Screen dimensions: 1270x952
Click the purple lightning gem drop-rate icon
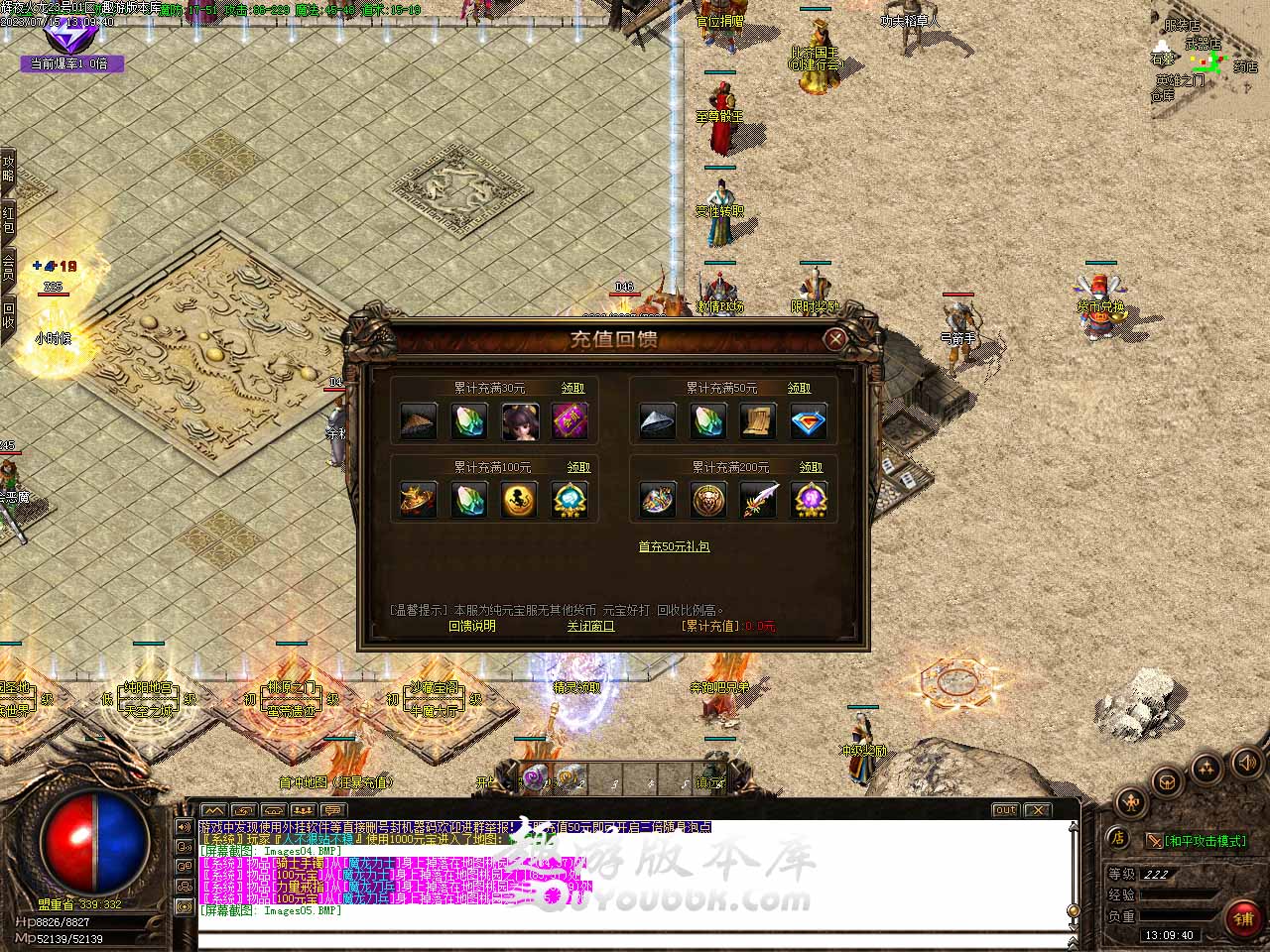click(69, 37)
